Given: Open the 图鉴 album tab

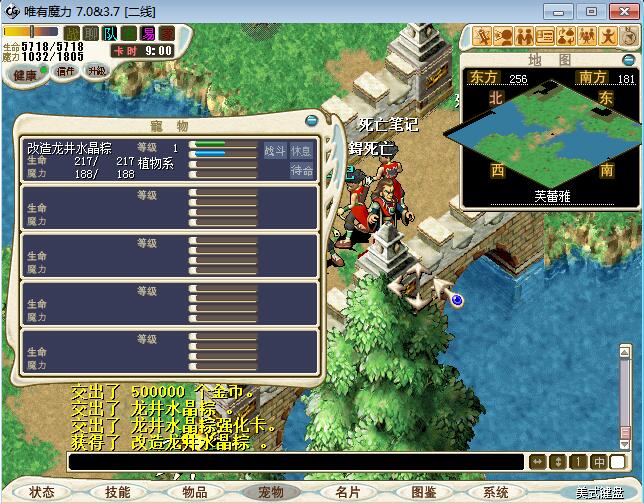Looking at the screenshot, I should pos(423,492).
